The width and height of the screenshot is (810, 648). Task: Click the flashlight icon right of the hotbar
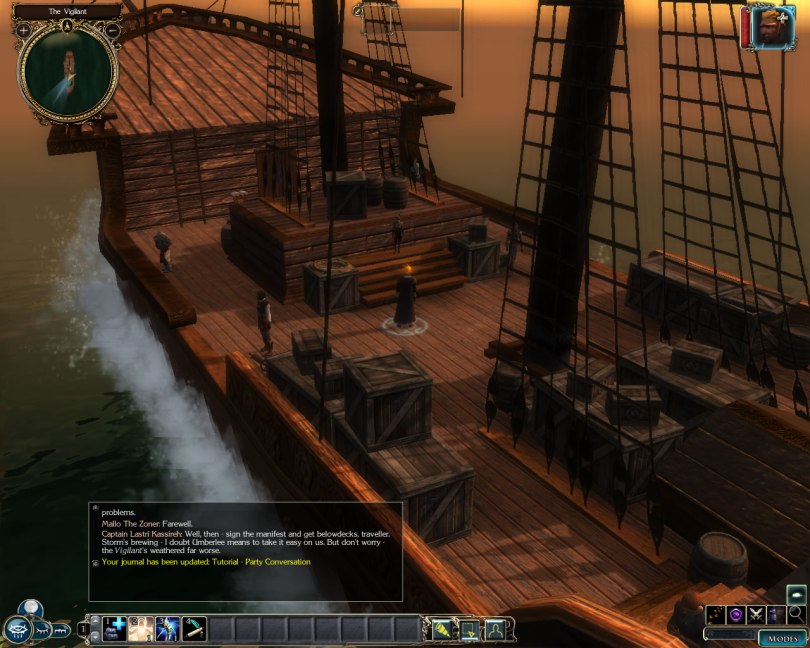point(441,629)
